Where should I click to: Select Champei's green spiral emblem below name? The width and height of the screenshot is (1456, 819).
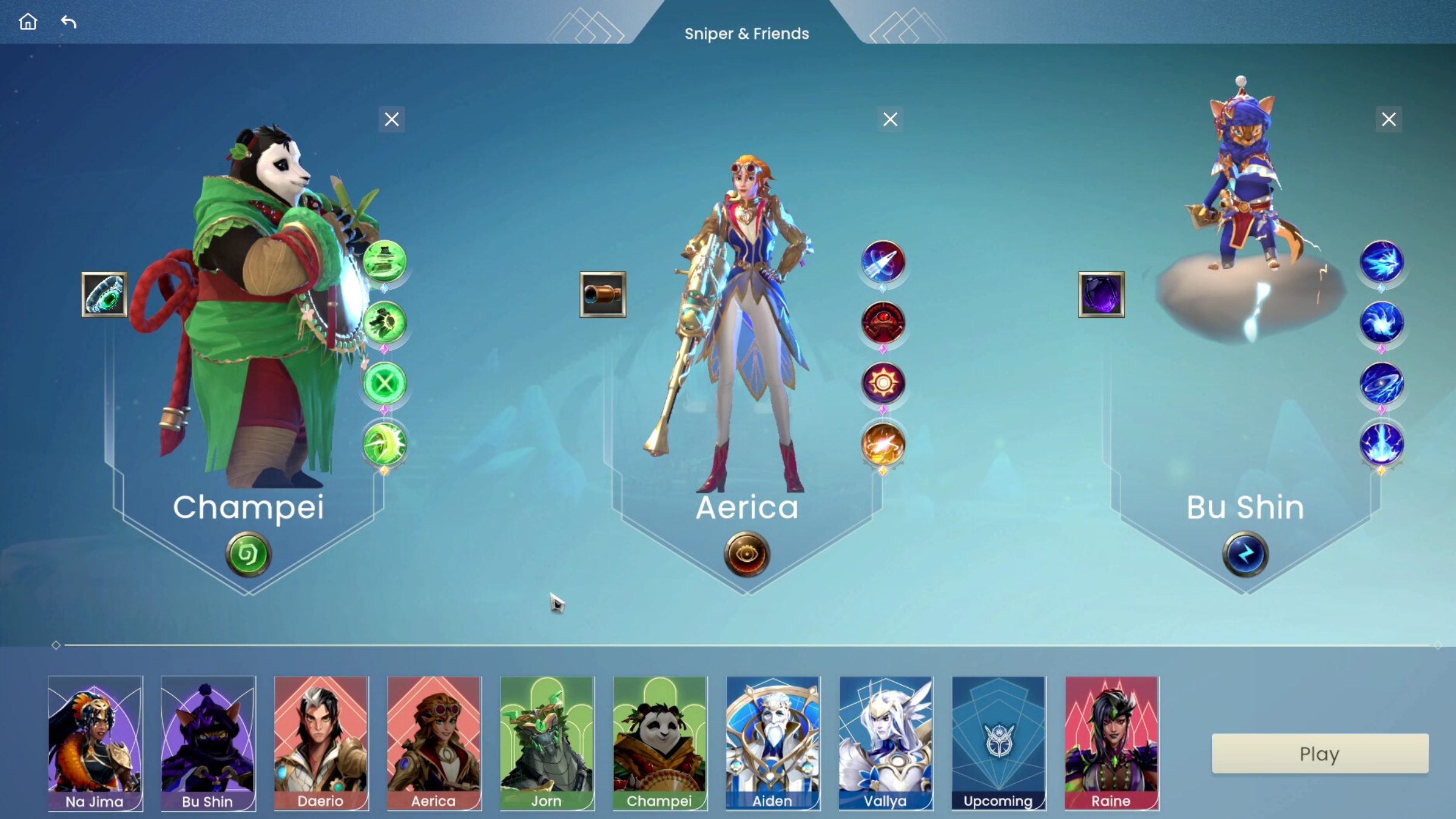tap(248, 554)
